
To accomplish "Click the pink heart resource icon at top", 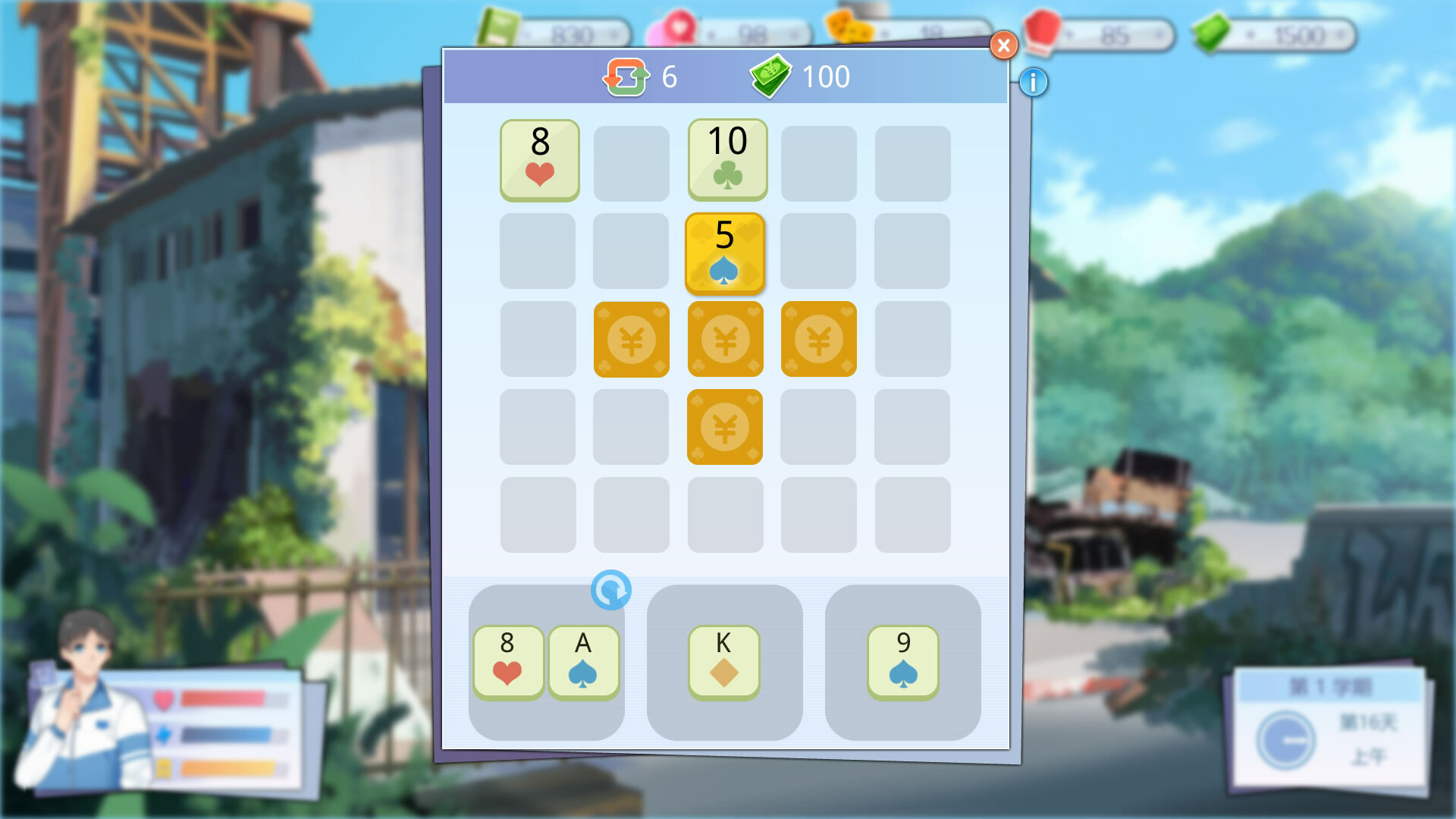I will [x=677, y=25].
